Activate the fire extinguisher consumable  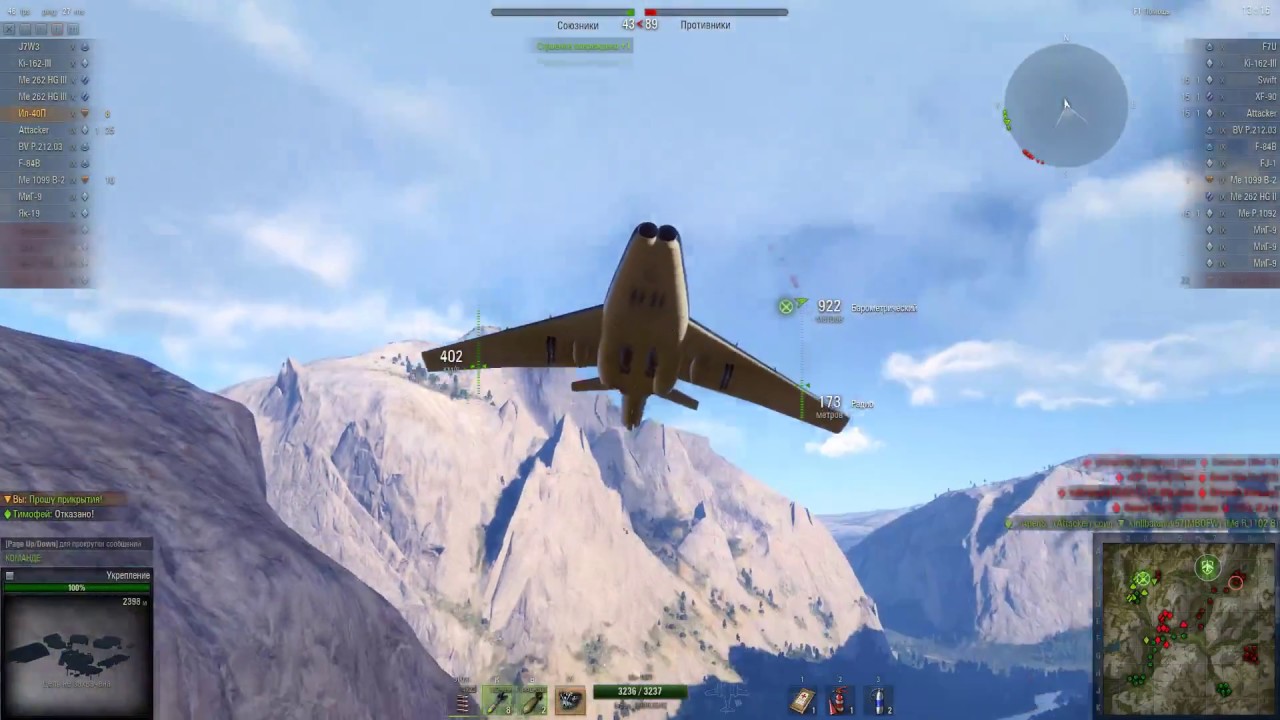coord(840,701)
